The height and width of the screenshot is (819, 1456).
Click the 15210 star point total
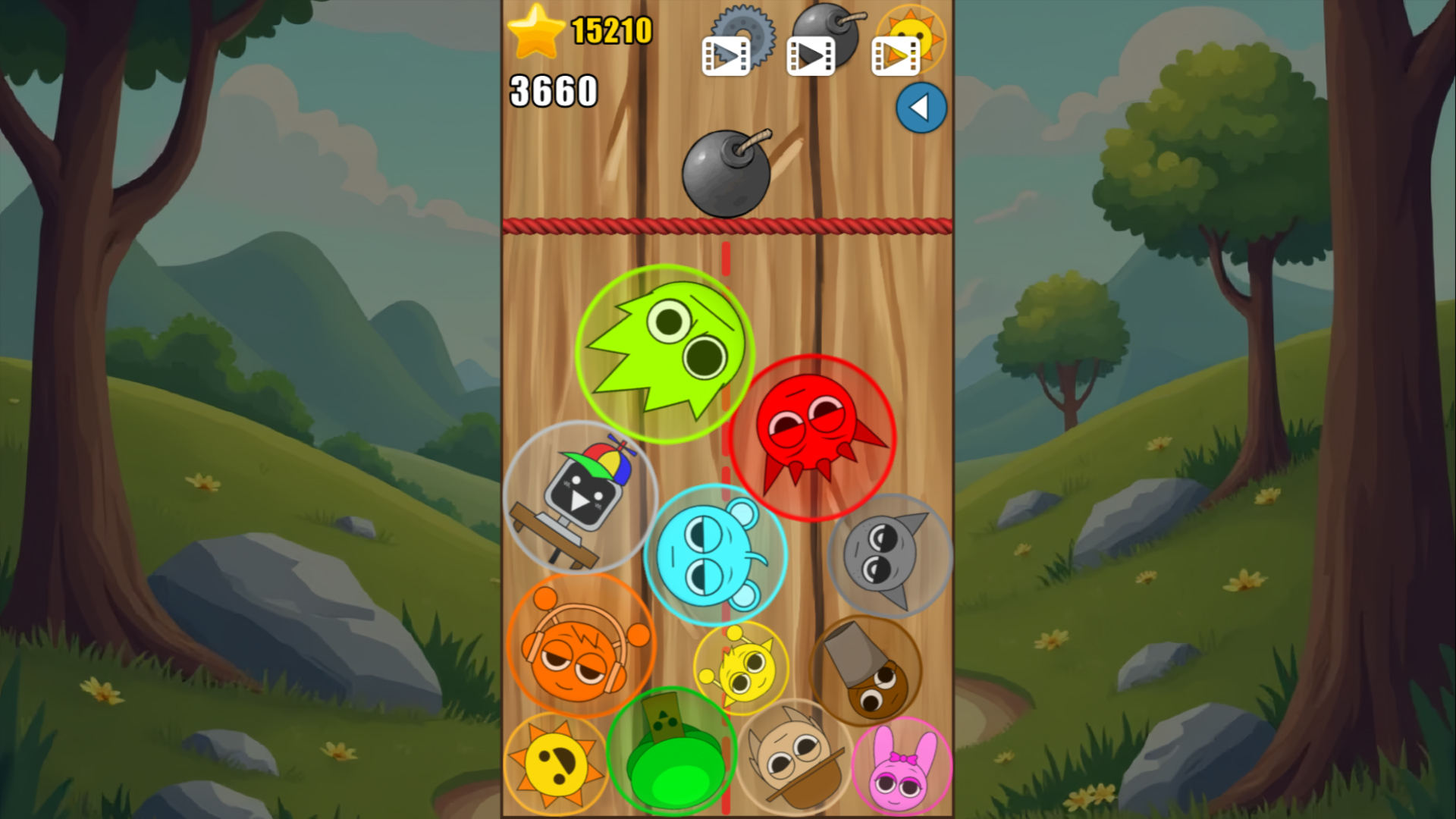[x=613, y=32]
